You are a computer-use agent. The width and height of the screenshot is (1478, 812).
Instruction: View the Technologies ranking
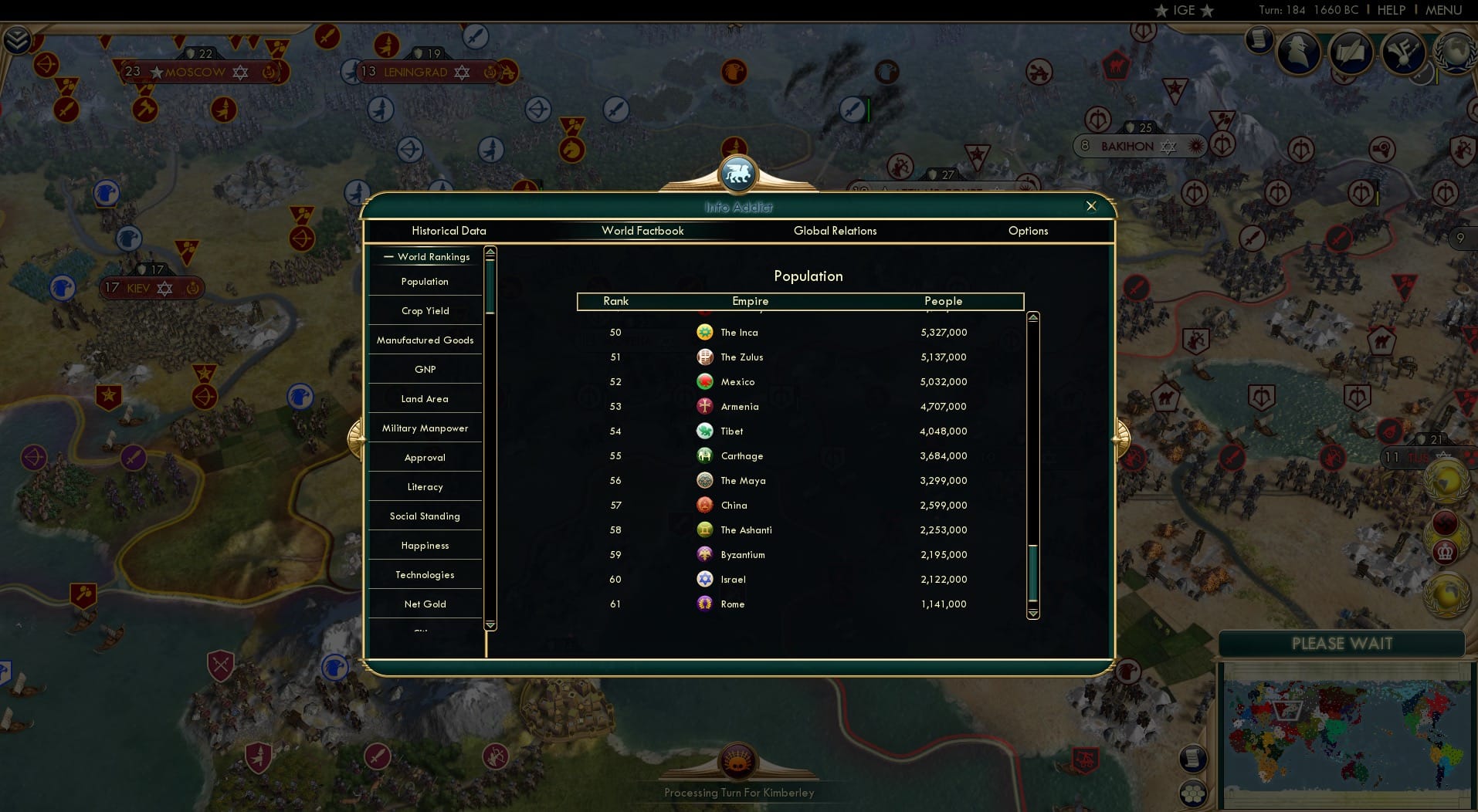[424, 574]
